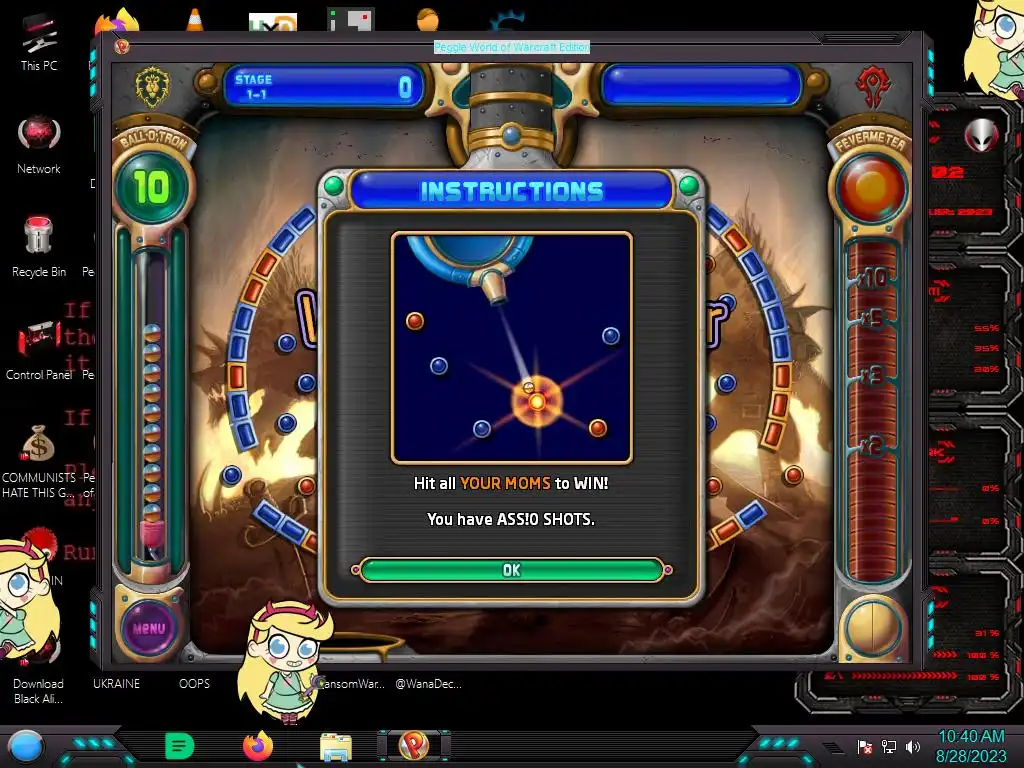Open the green chat app in the taskbar
Screen dimensions: 1024x768
click(x=179, y=745)
